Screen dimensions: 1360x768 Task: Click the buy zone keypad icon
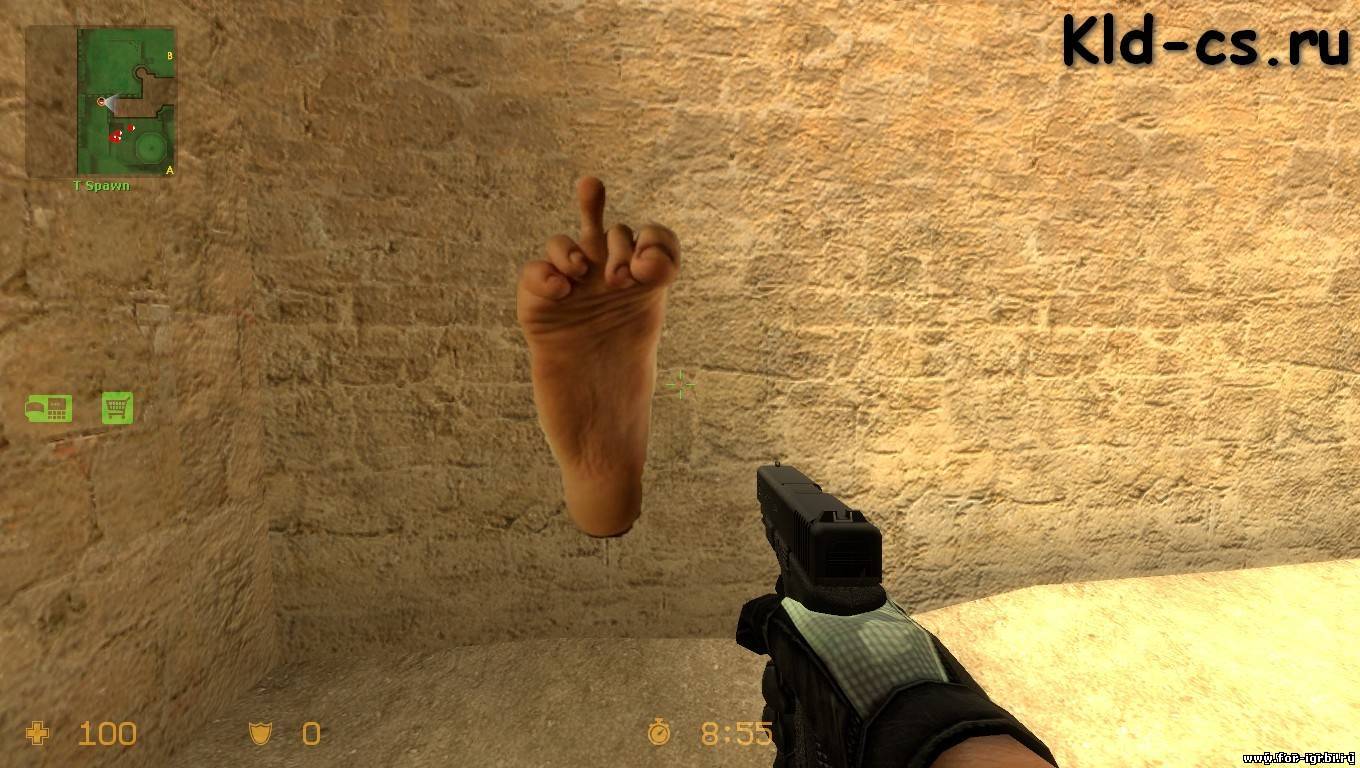coord(48,408)
